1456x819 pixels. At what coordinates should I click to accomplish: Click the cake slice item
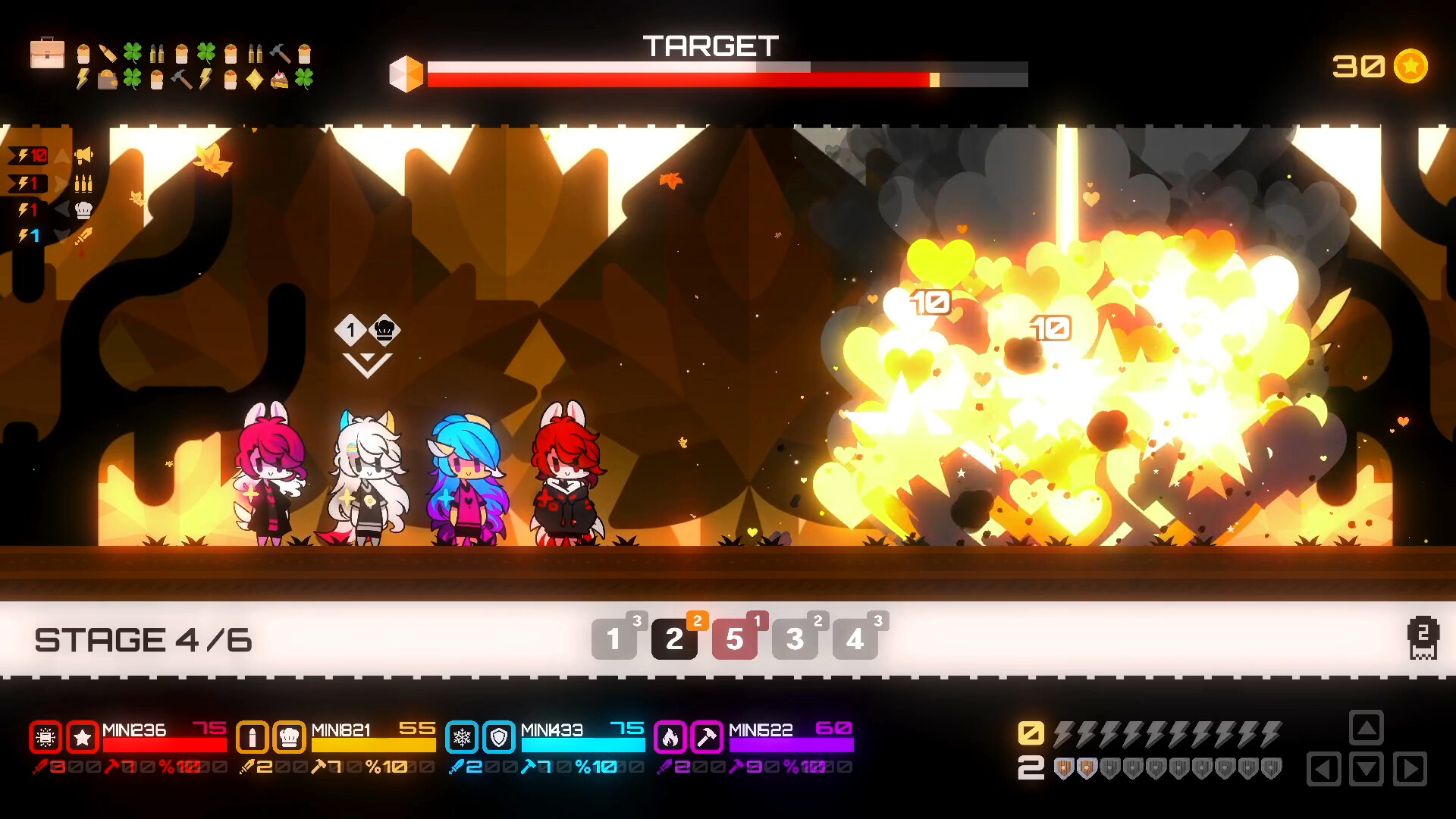click(x=280, y=80)
